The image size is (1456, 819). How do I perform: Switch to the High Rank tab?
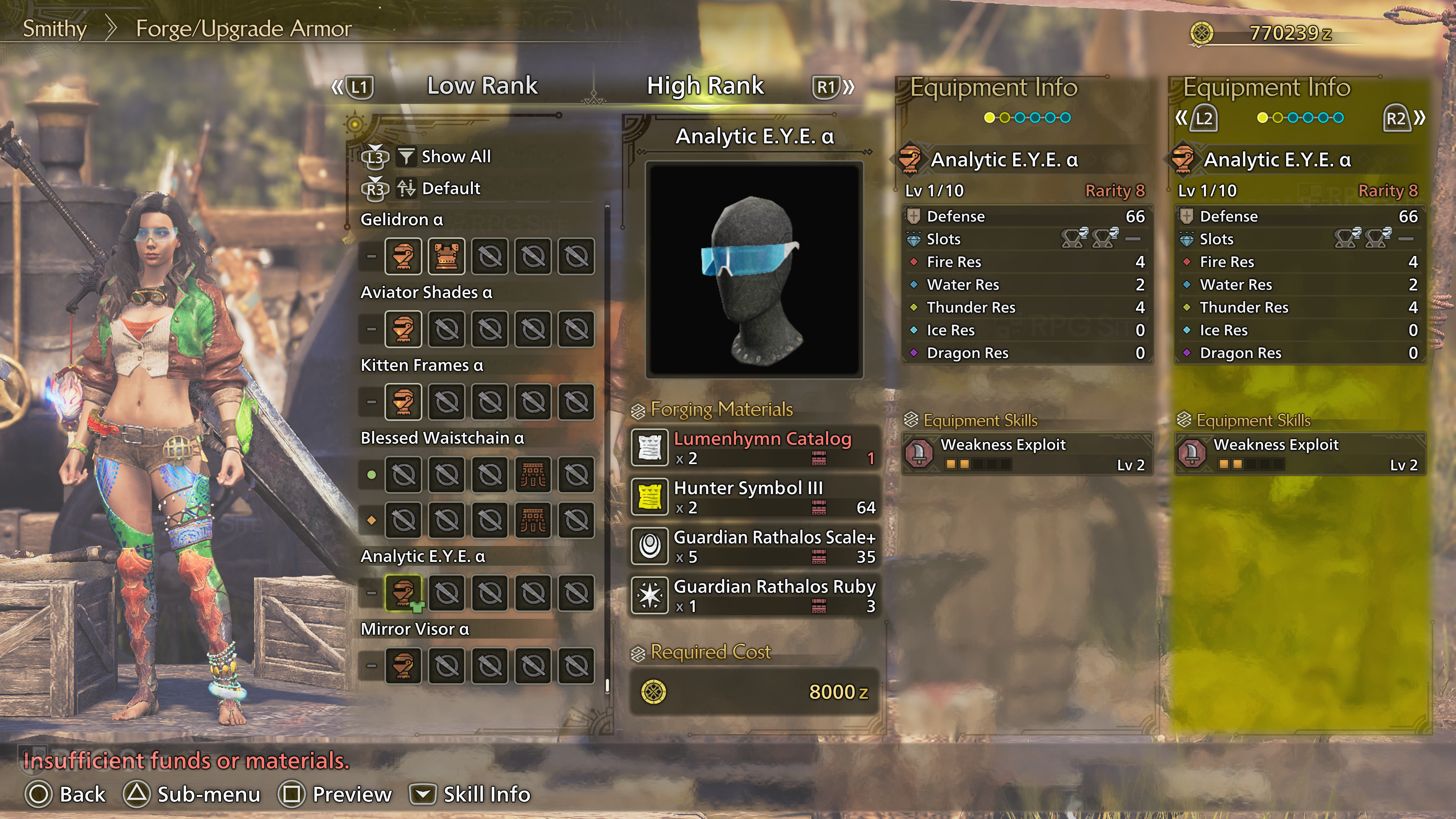(x=705, y=86)
